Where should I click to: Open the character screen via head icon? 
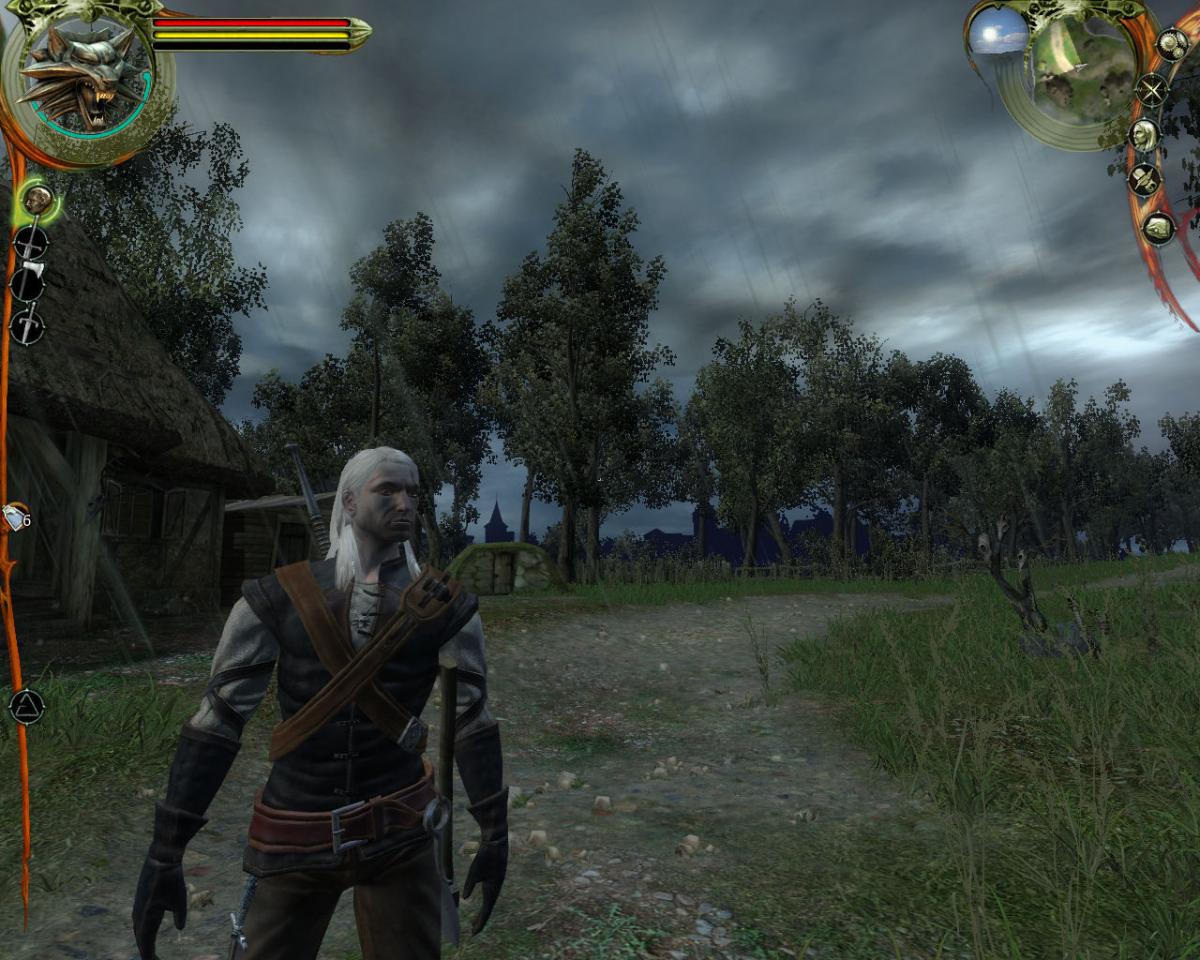coord(1144,135)
